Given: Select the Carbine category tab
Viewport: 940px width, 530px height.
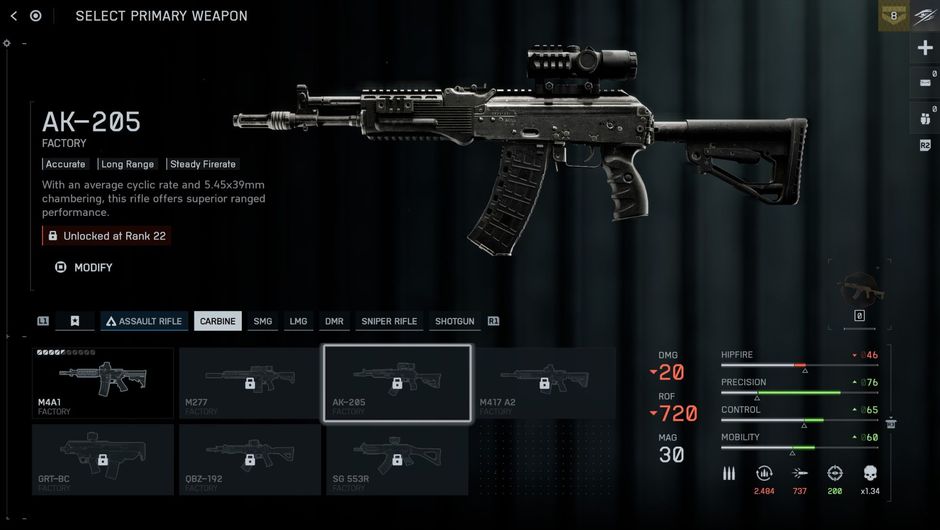Looking at the screenshot, I should [x=218, y=321].
